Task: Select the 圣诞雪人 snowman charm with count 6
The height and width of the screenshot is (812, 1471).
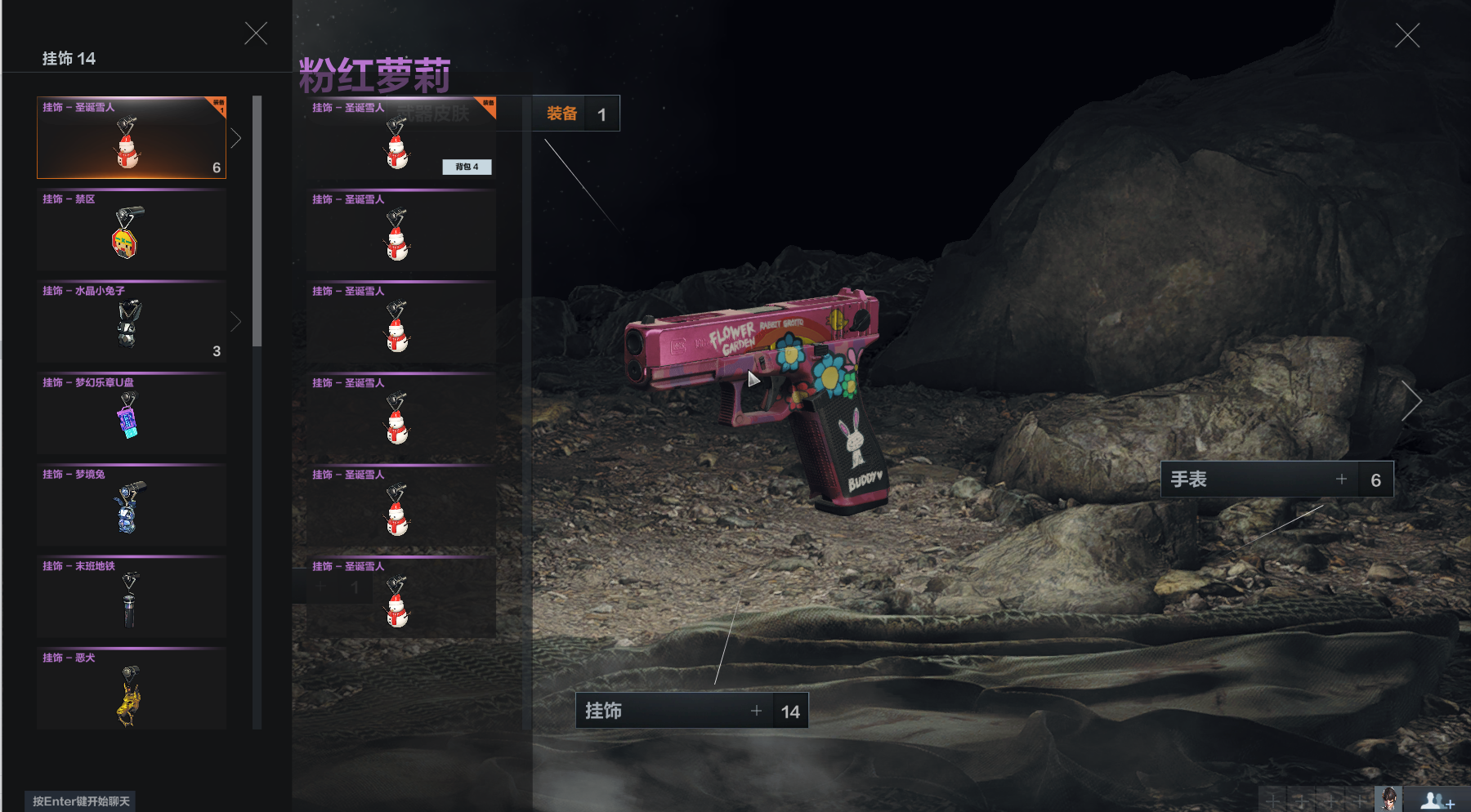Action: [131, 138]
